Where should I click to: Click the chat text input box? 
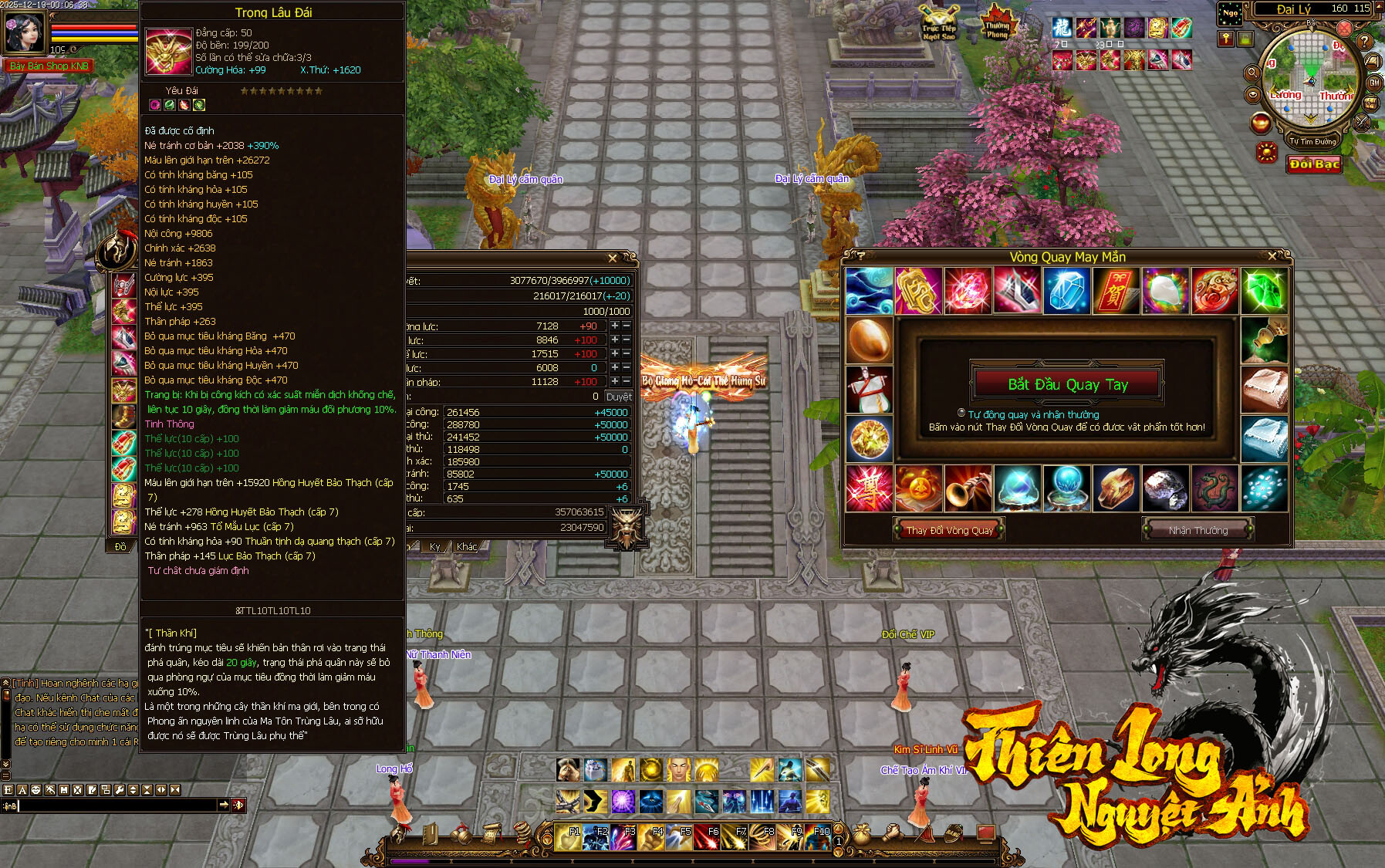coord(116,806)
